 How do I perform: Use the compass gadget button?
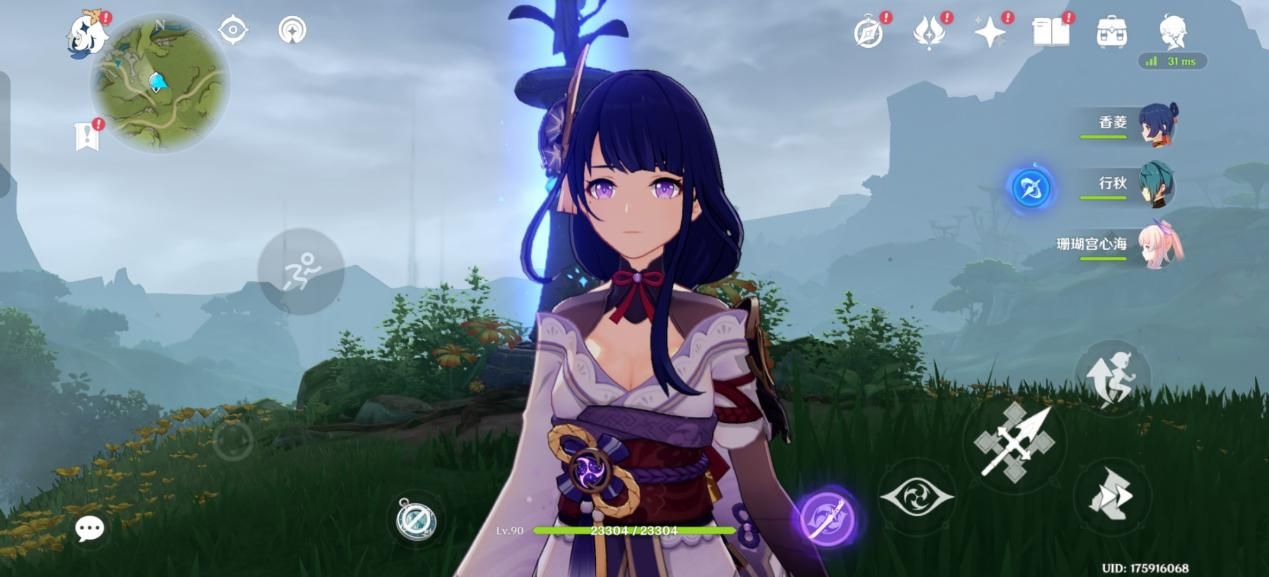pos(415,520)
